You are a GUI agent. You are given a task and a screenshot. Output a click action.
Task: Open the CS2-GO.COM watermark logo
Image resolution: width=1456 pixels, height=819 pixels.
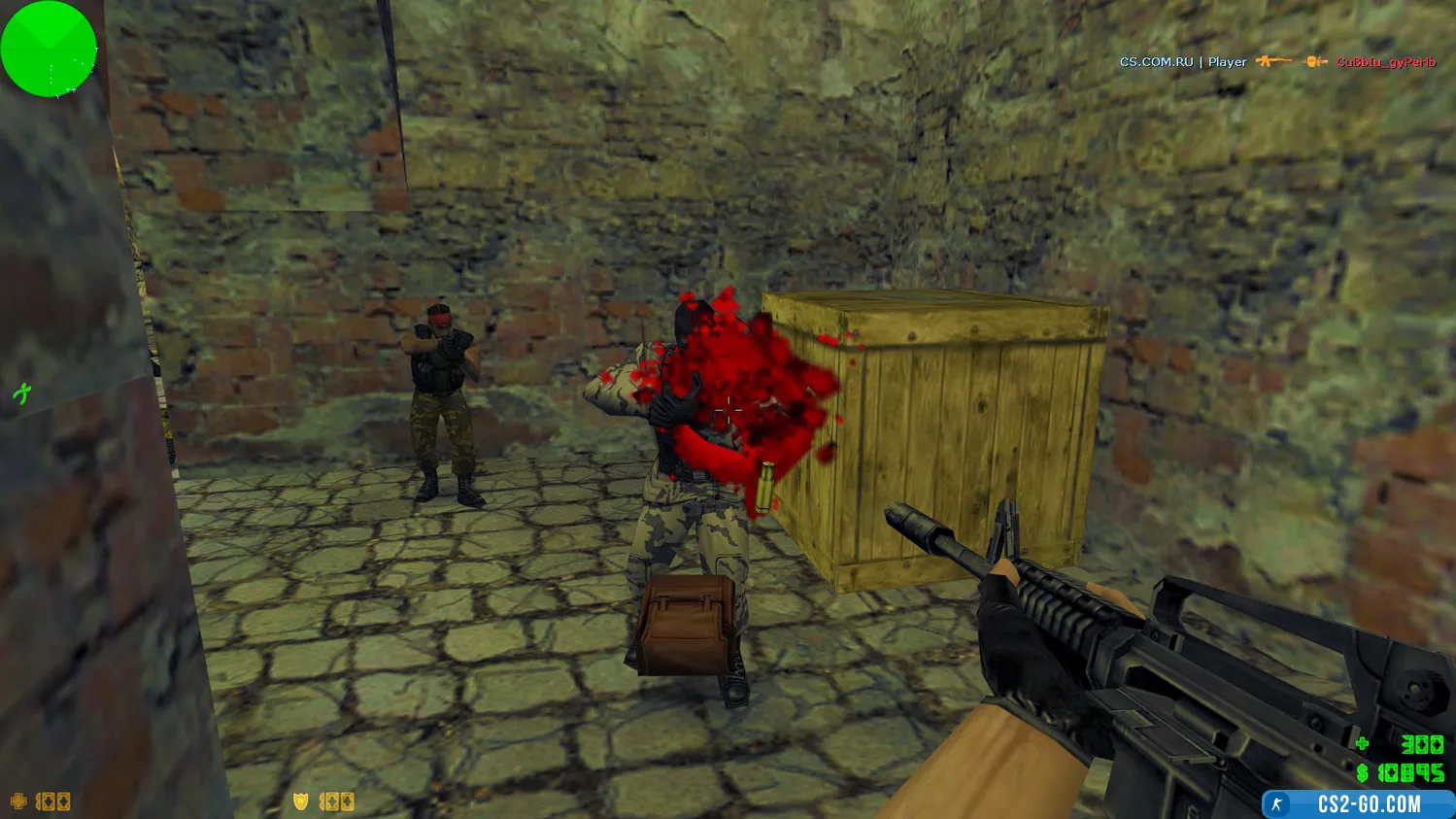(1358, 804)
